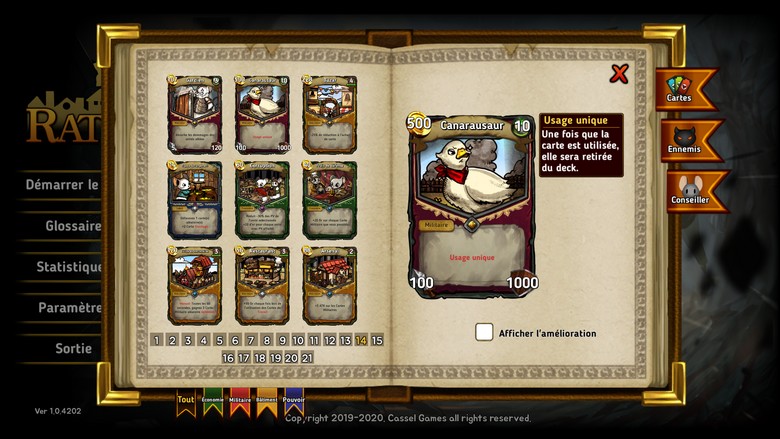Open card page 21
Image resolution: width=780 pixels, height=439 pixels.
point(307,357)
